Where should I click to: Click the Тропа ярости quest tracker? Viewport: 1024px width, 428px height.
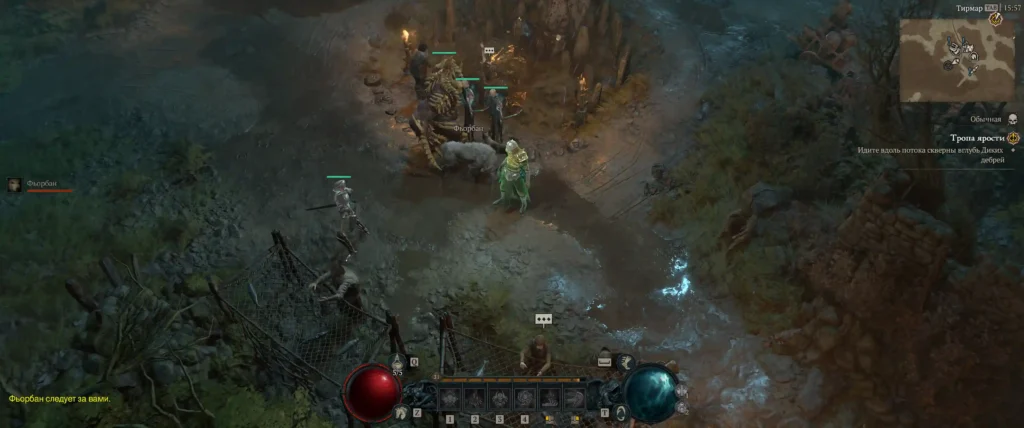pyautogui.click(x=977, y=137)
